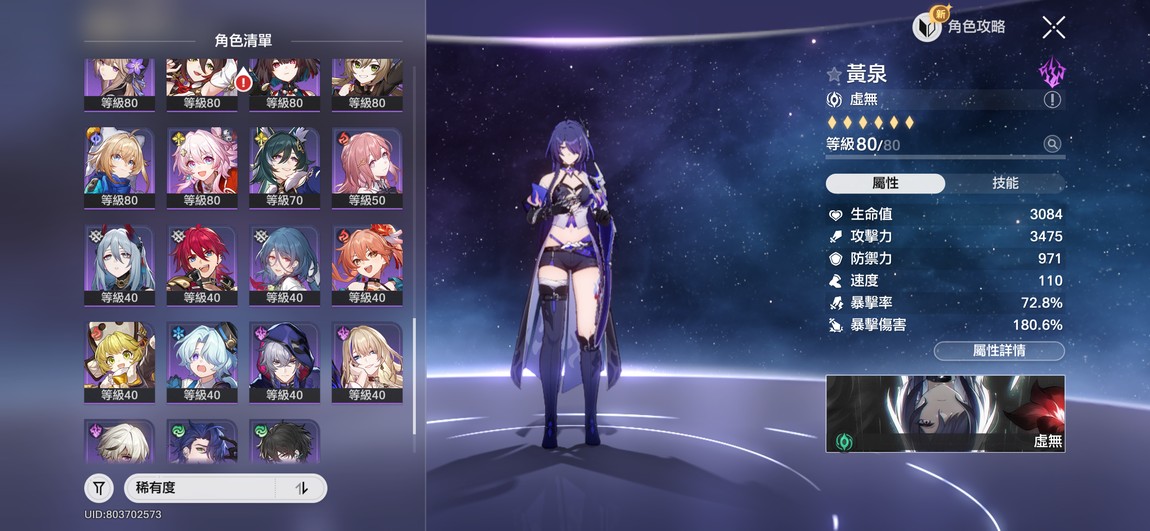Click the star icon beside 黃泉
This screenshot has height=531, width=1150.
point(833,74)
